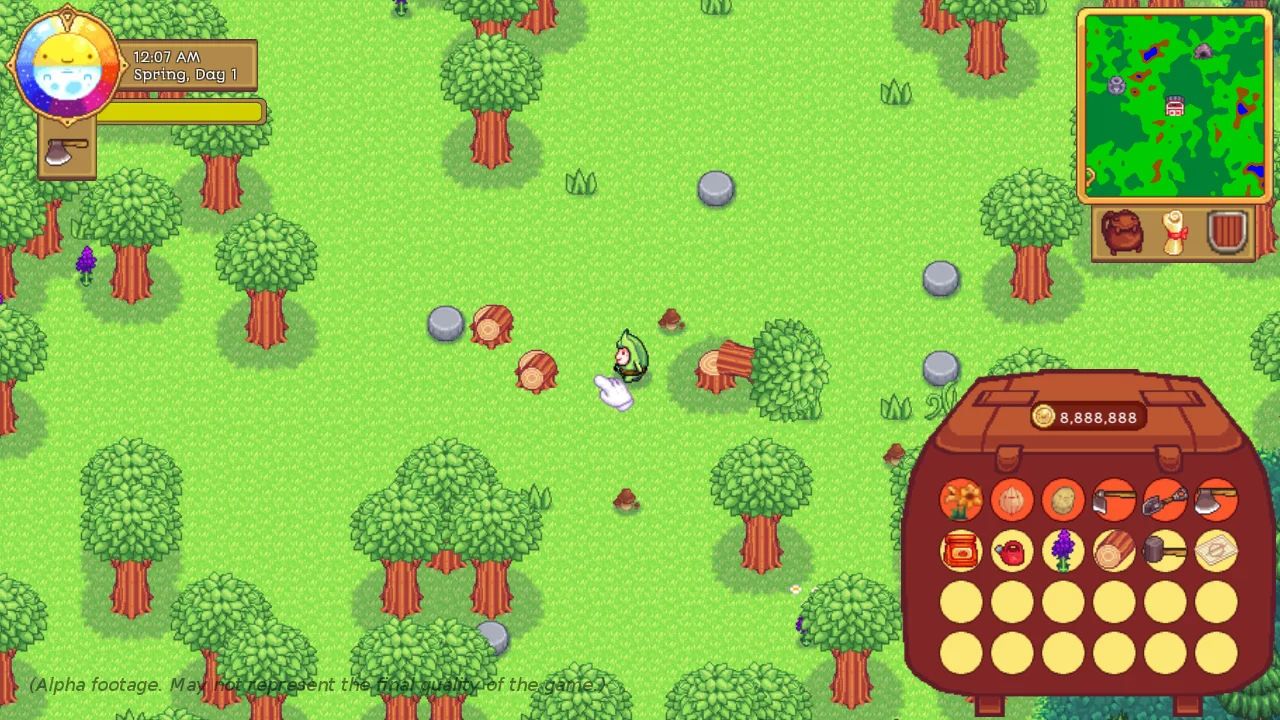This screenshot has width=1280, height=720.
Task: Open the jam jar item slot
Action: [961, 553]
